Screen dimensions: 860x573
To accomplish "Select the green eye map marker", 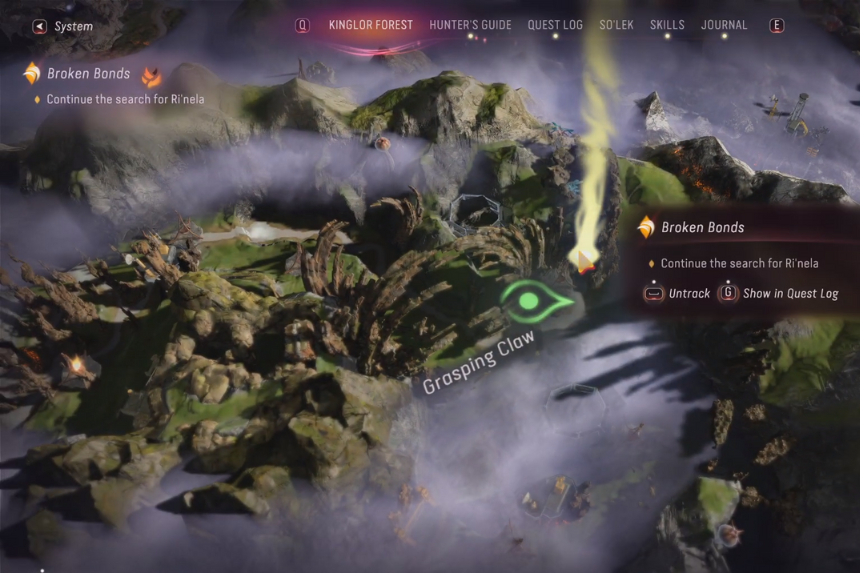I will [536, 302].
